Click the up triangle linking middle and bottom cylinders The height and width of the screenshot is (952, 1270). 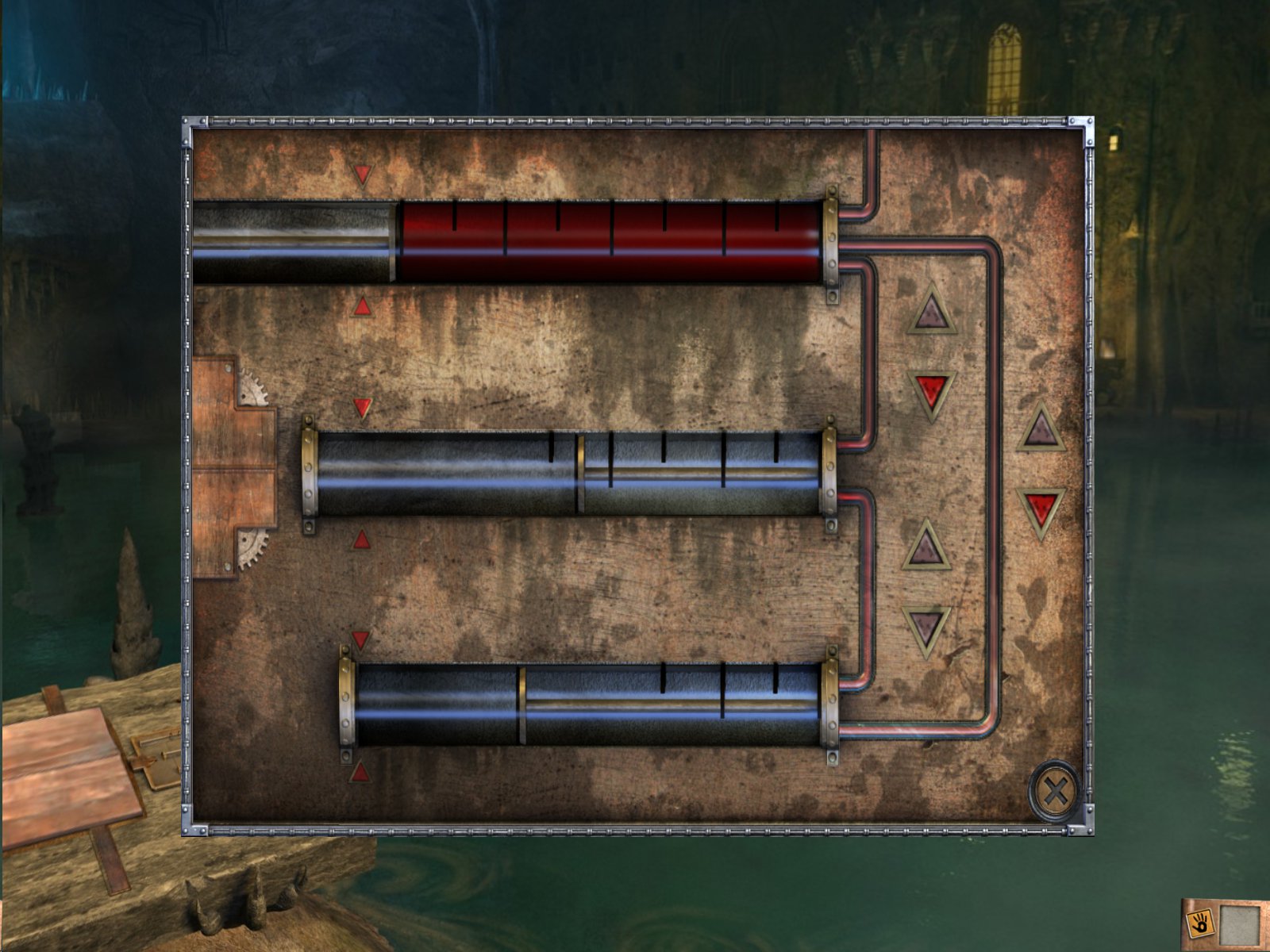click(926, 547)
